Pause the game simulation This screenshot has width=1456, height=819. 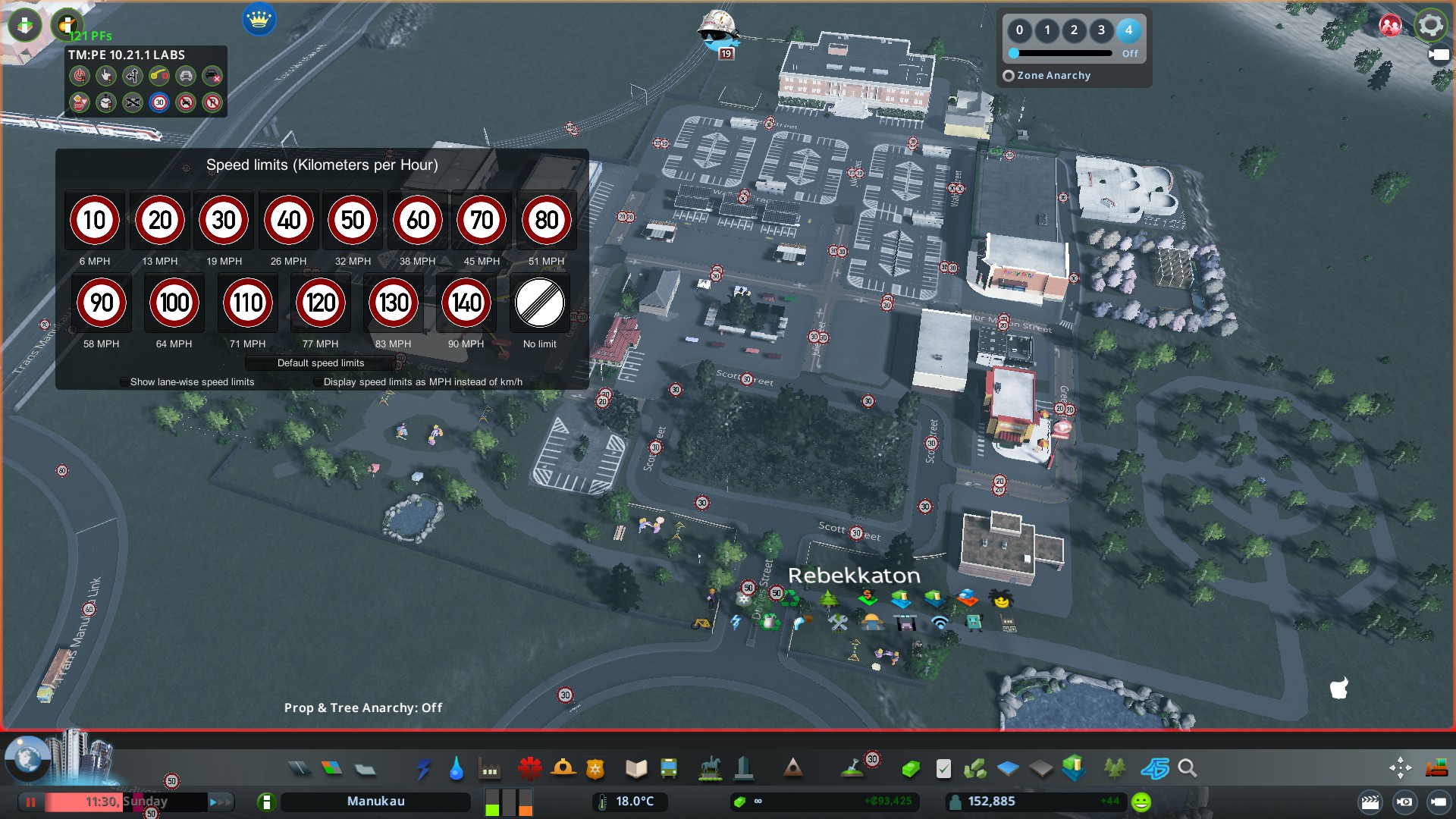tap(31, 802)
